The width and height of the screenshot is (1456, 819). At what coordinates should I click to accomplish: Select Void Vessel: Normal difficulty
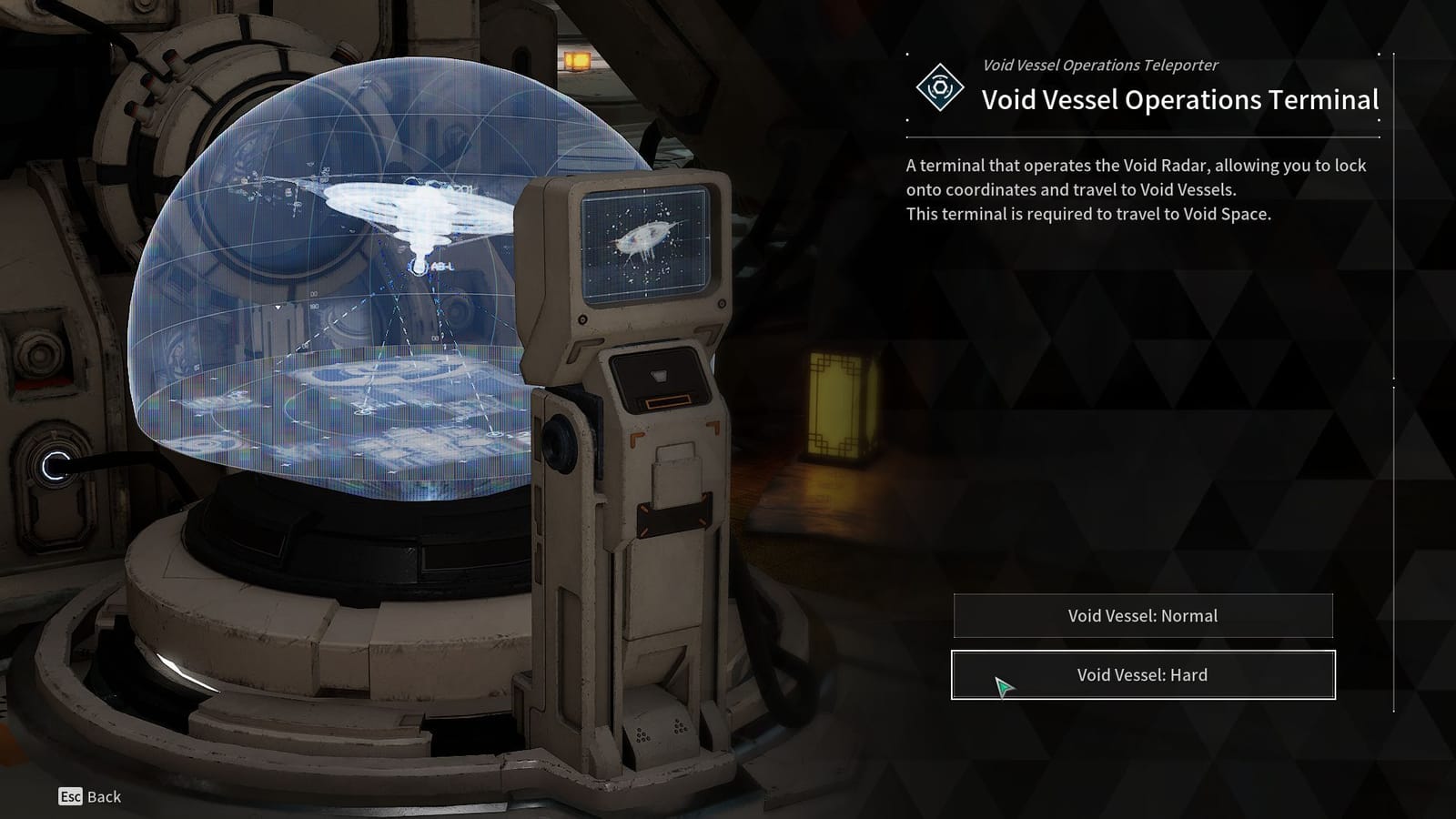pos(1142,615)
